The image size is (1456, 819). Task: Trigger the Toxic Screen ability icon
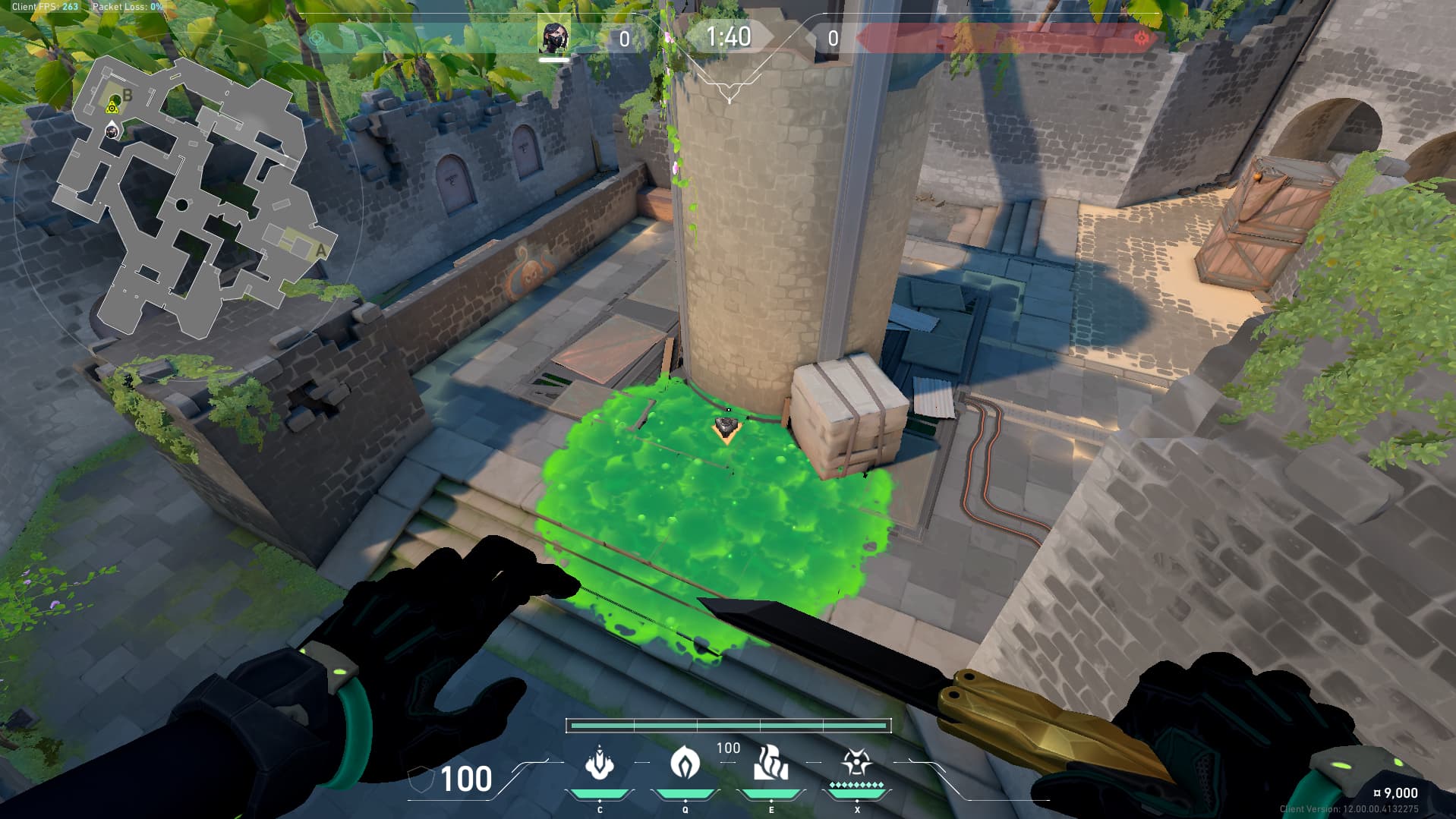coord(771,763)
